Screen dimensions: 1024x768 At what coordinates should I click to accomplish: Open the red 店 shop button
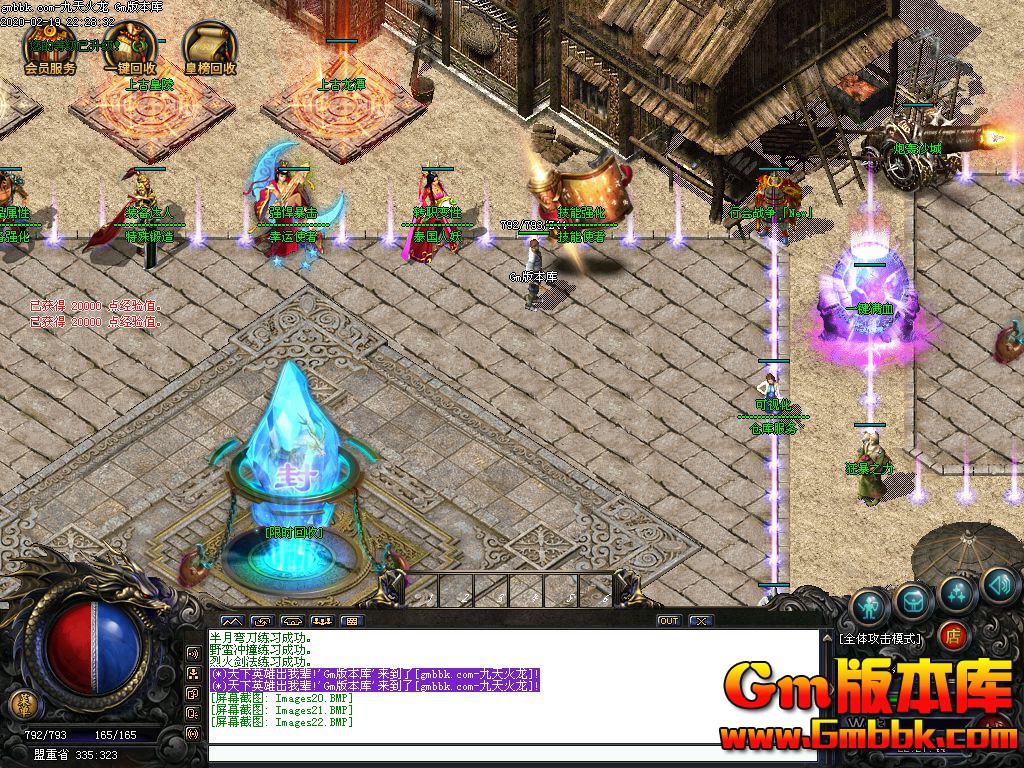953,636
